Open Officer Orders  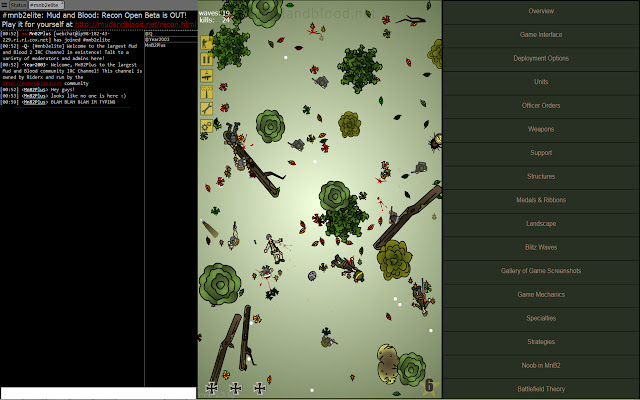point(541,105)
